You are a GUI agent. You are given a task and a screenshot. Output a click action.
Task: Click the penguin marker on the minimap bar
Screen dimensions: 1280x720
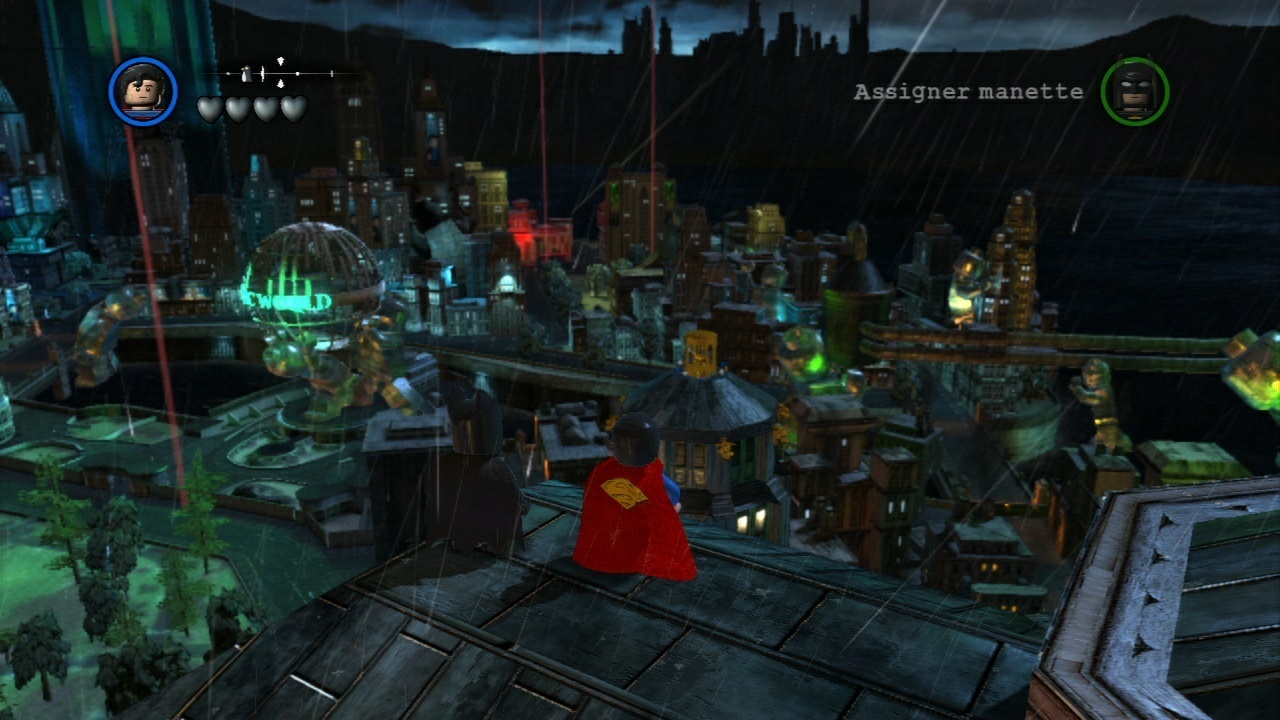(x=246, y=73)
